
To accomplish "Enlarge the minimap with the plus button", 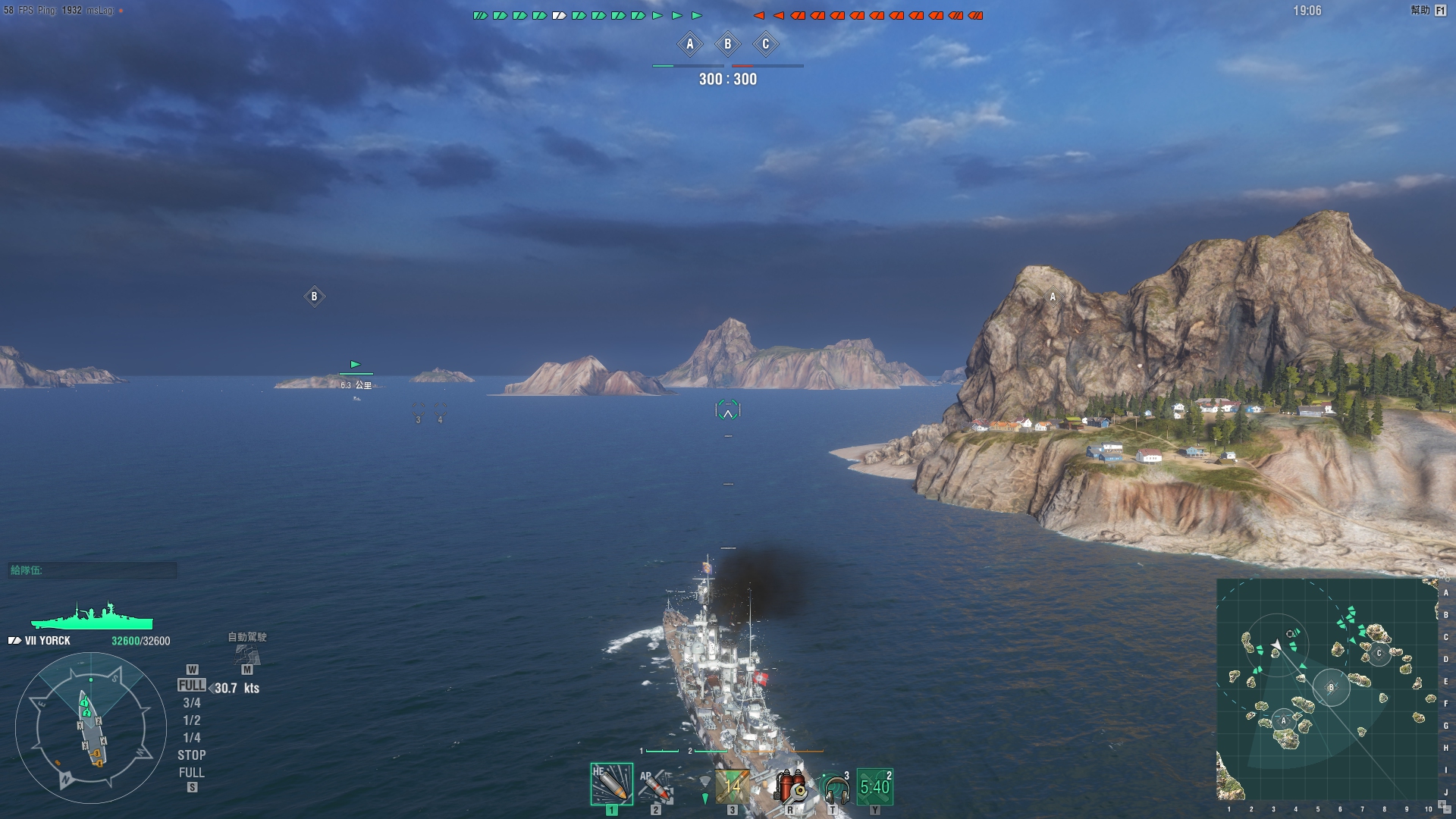I will tap(1441, 804).
